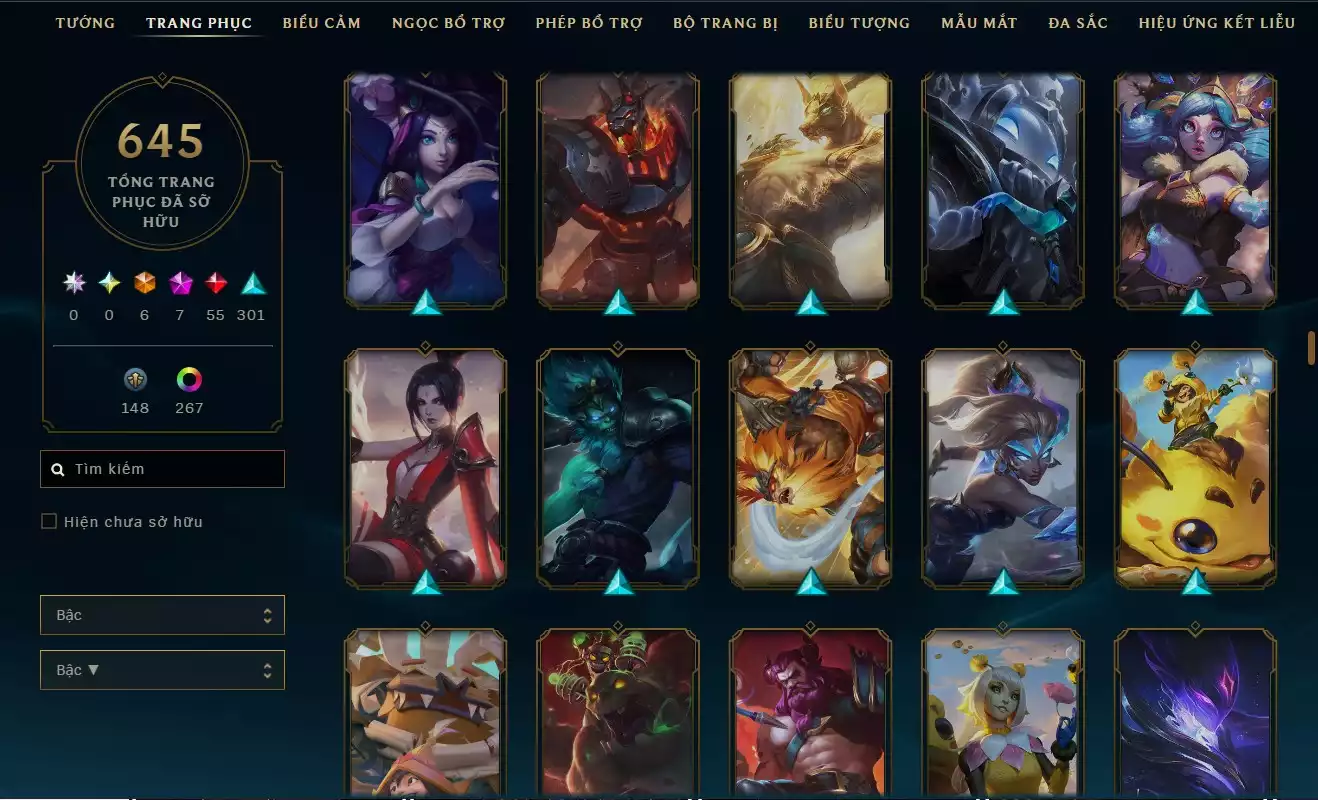Open the upper 'Bậc' filter dropdown
The width and height of the screenshot is (1318, 800).
point(162,614)
